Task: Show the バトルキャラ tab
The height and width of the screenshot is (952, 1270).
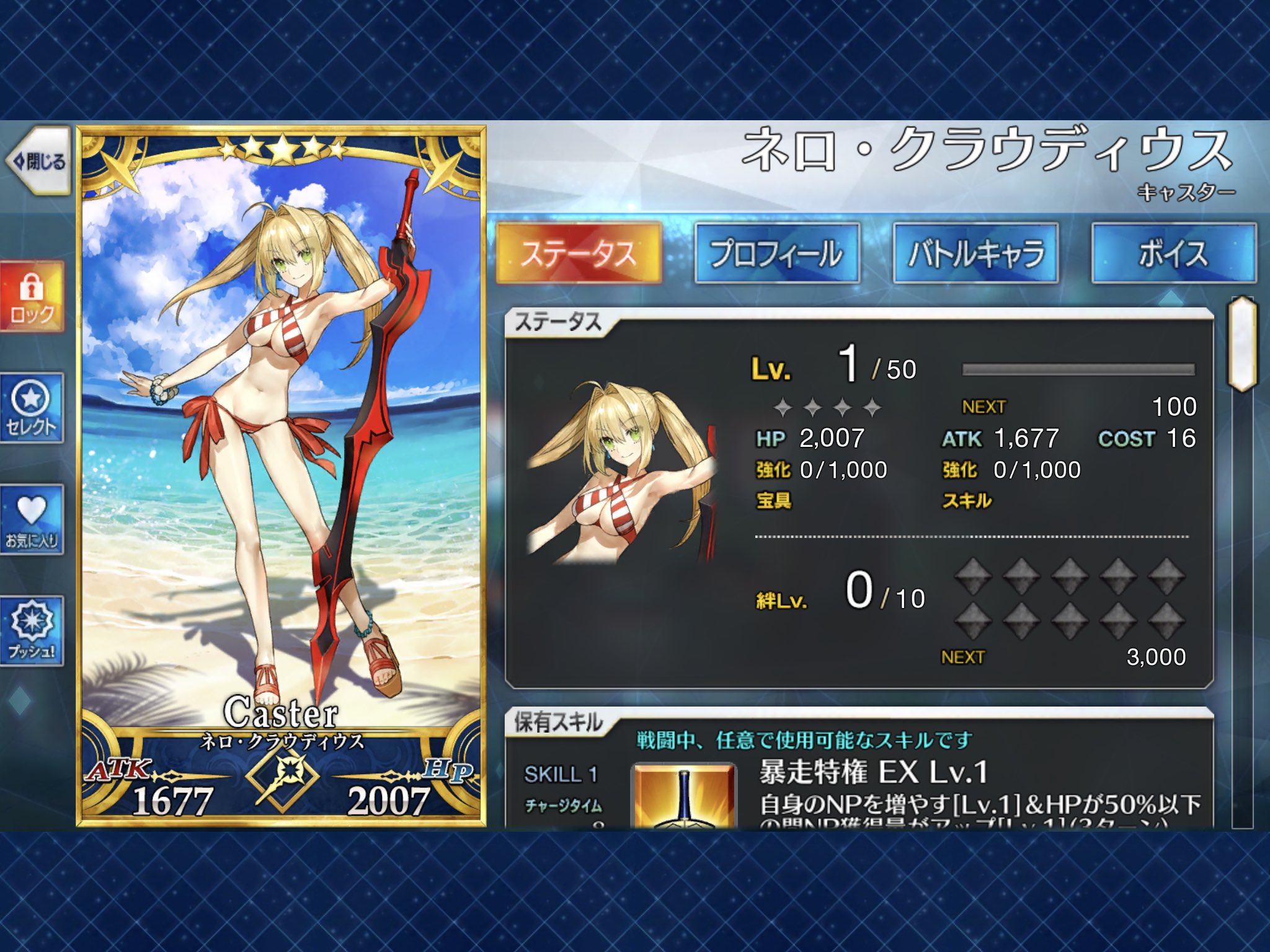Action: pyautogui.click(x=975, y=253)
